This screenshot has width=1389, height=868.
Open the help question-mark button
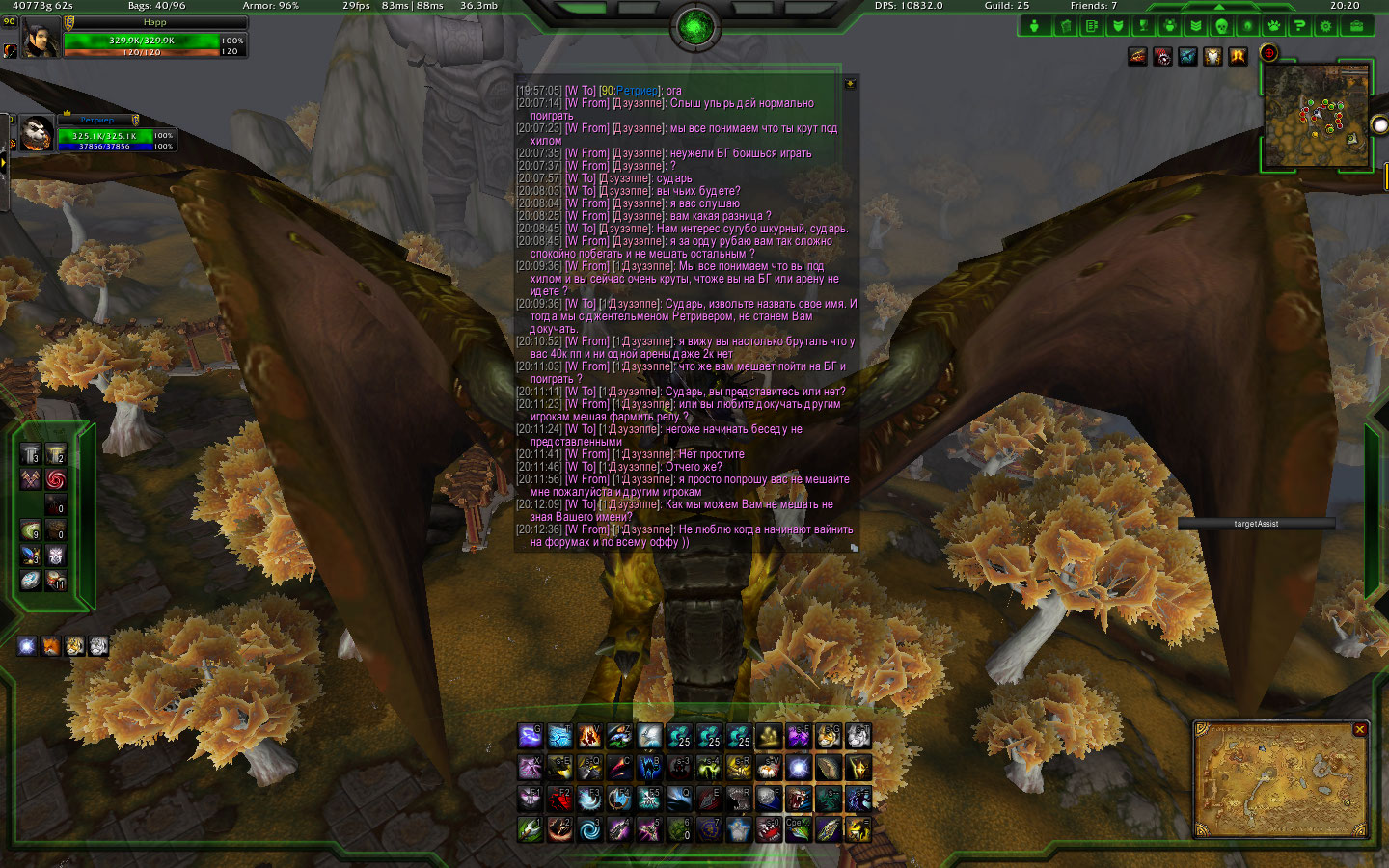coord(1299,26)
